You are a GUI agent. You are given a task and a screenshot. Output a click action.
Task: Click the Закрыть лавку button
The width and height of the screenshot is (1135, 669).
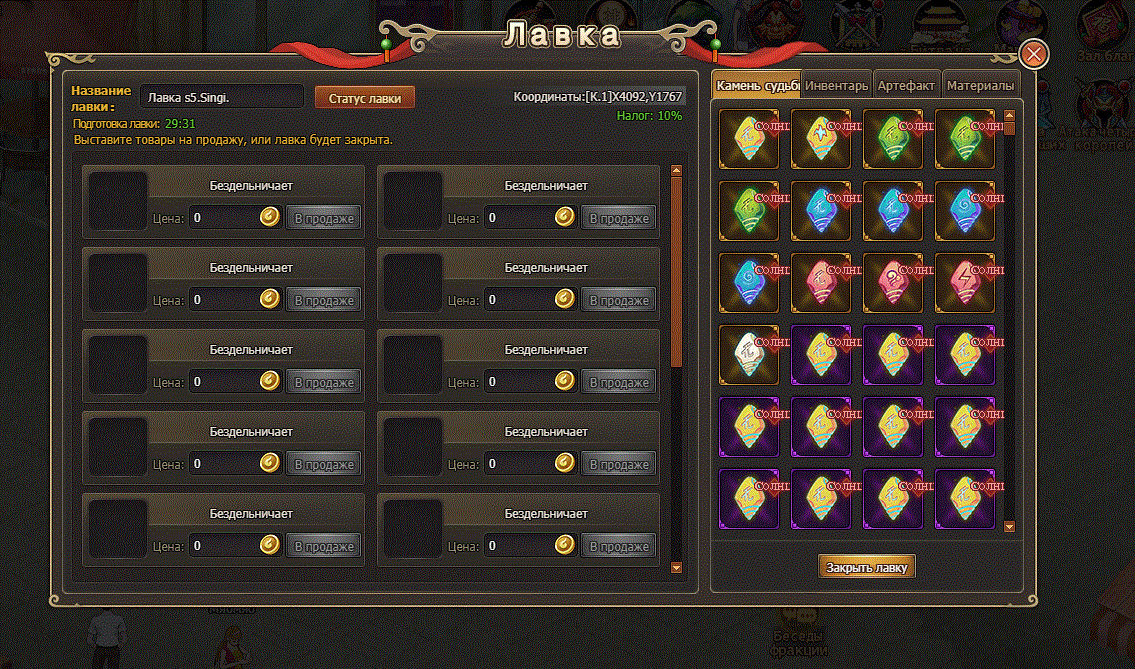pos(867,567)
